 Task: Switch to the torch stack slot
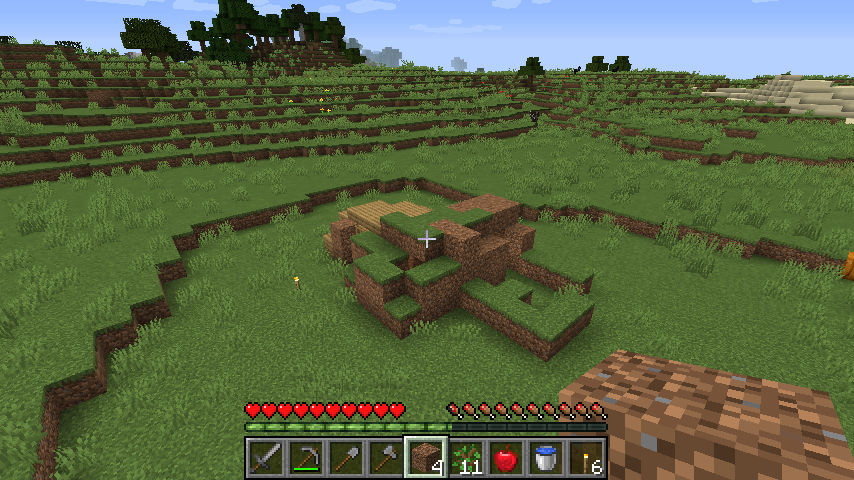pos(586,458)
